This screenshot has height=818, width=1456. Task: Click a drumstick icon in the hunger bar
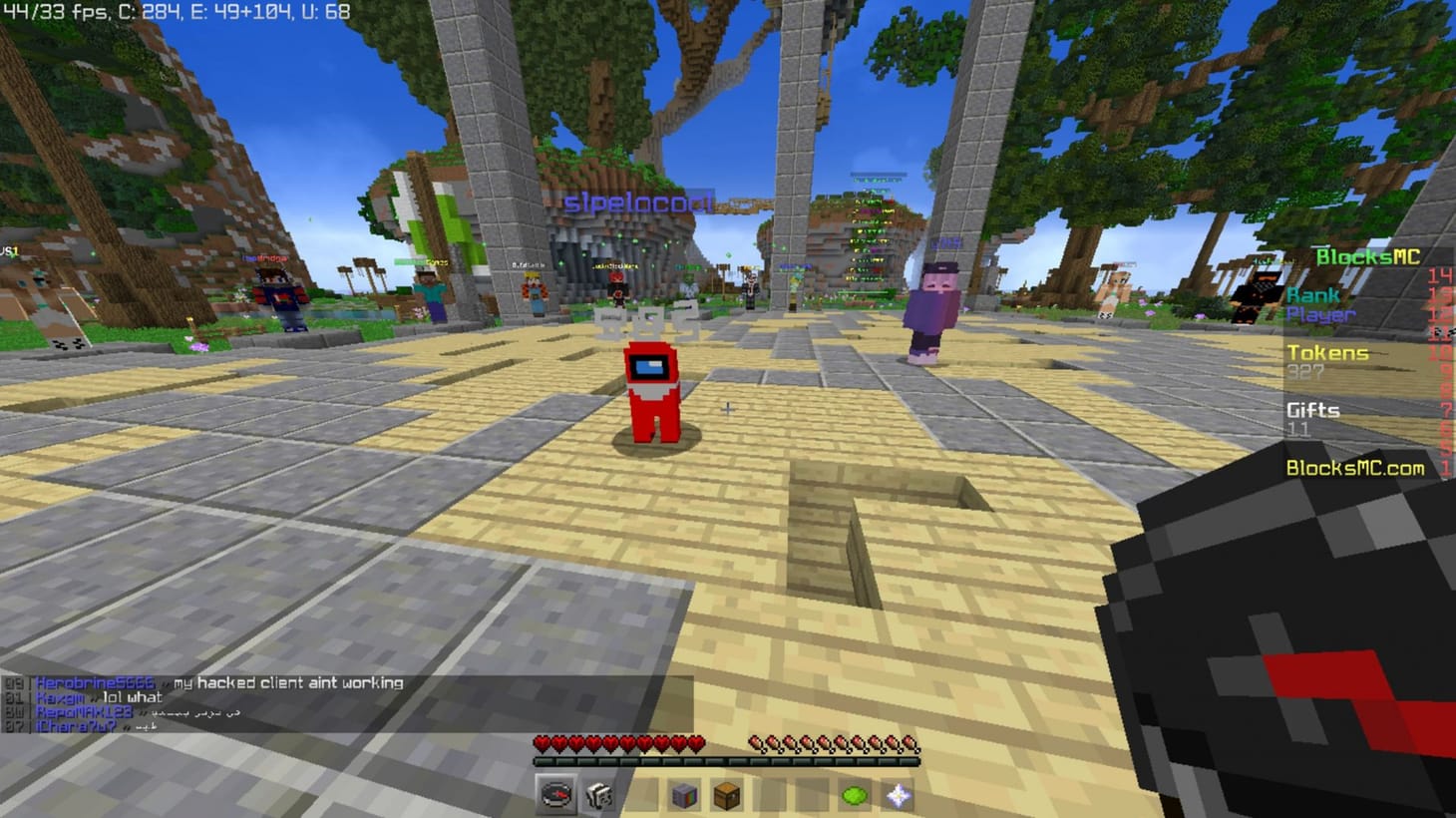(x=758, y=741)
